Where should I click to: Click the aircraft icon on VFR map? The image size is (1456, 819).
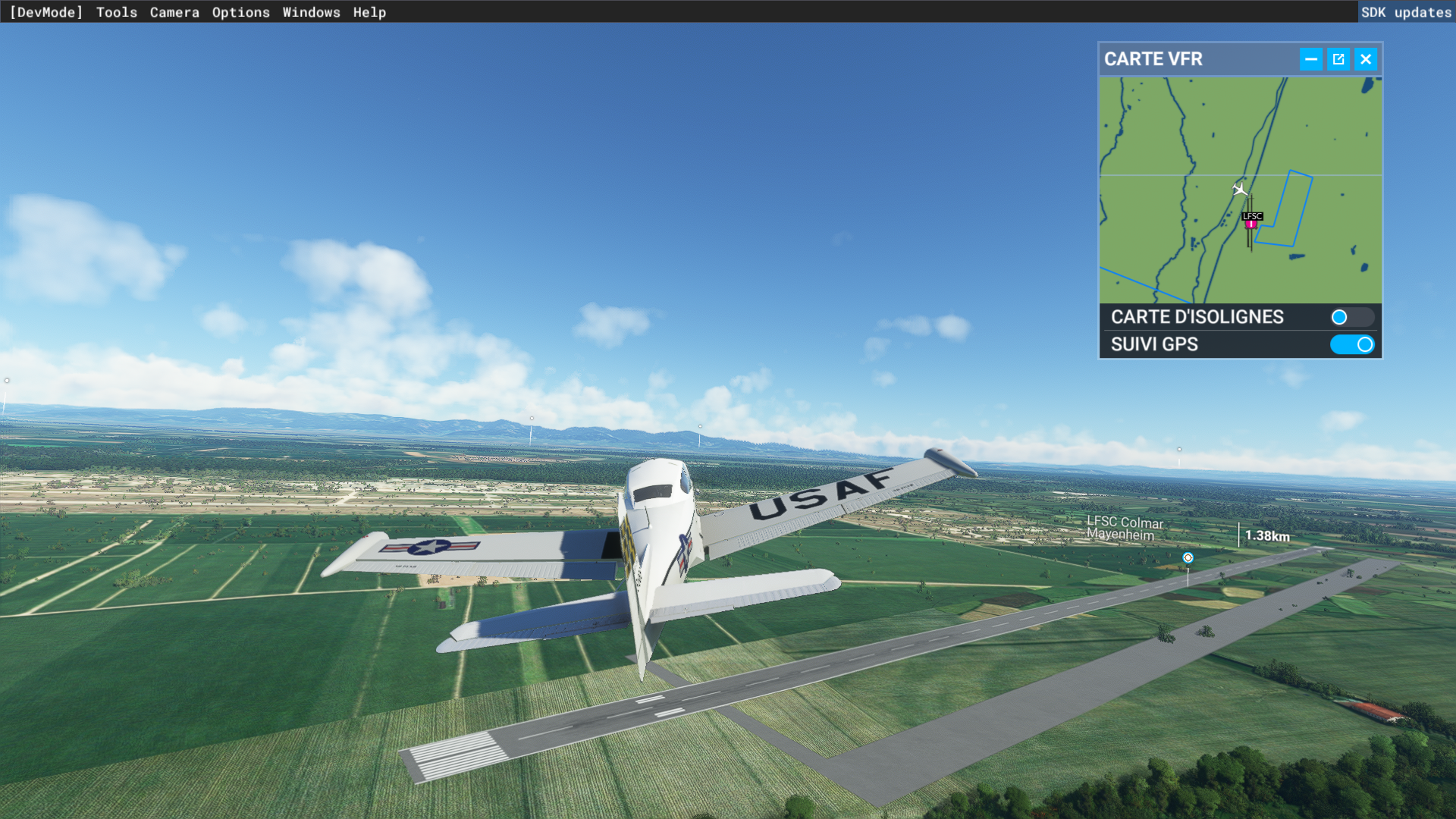[1240, 189]
